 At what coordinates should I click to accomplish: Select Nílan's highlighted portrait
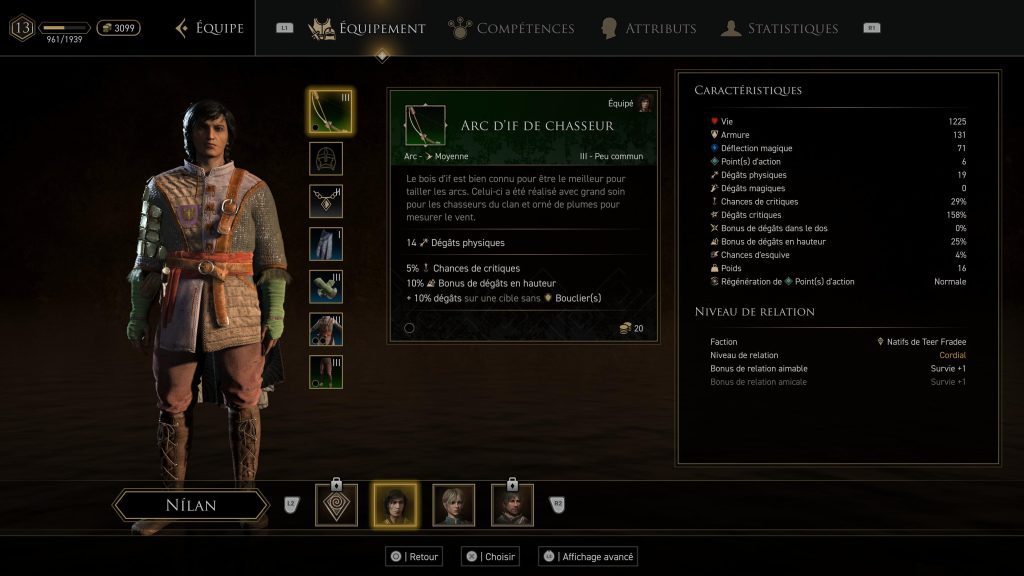tap(394, 505)
